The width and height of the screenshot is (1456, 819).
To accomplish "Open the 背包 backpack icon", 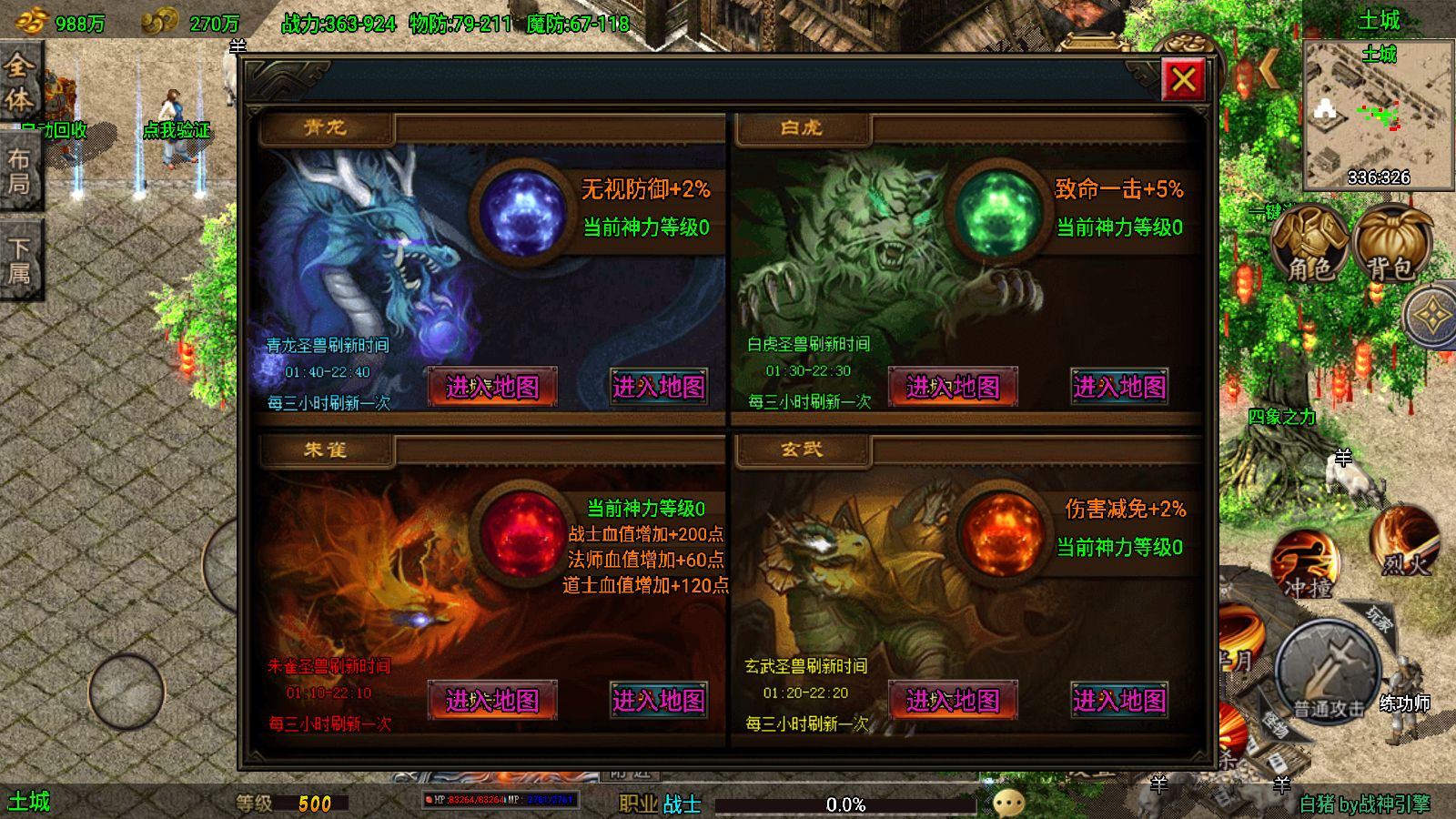I will click(x=1390, y=242).
